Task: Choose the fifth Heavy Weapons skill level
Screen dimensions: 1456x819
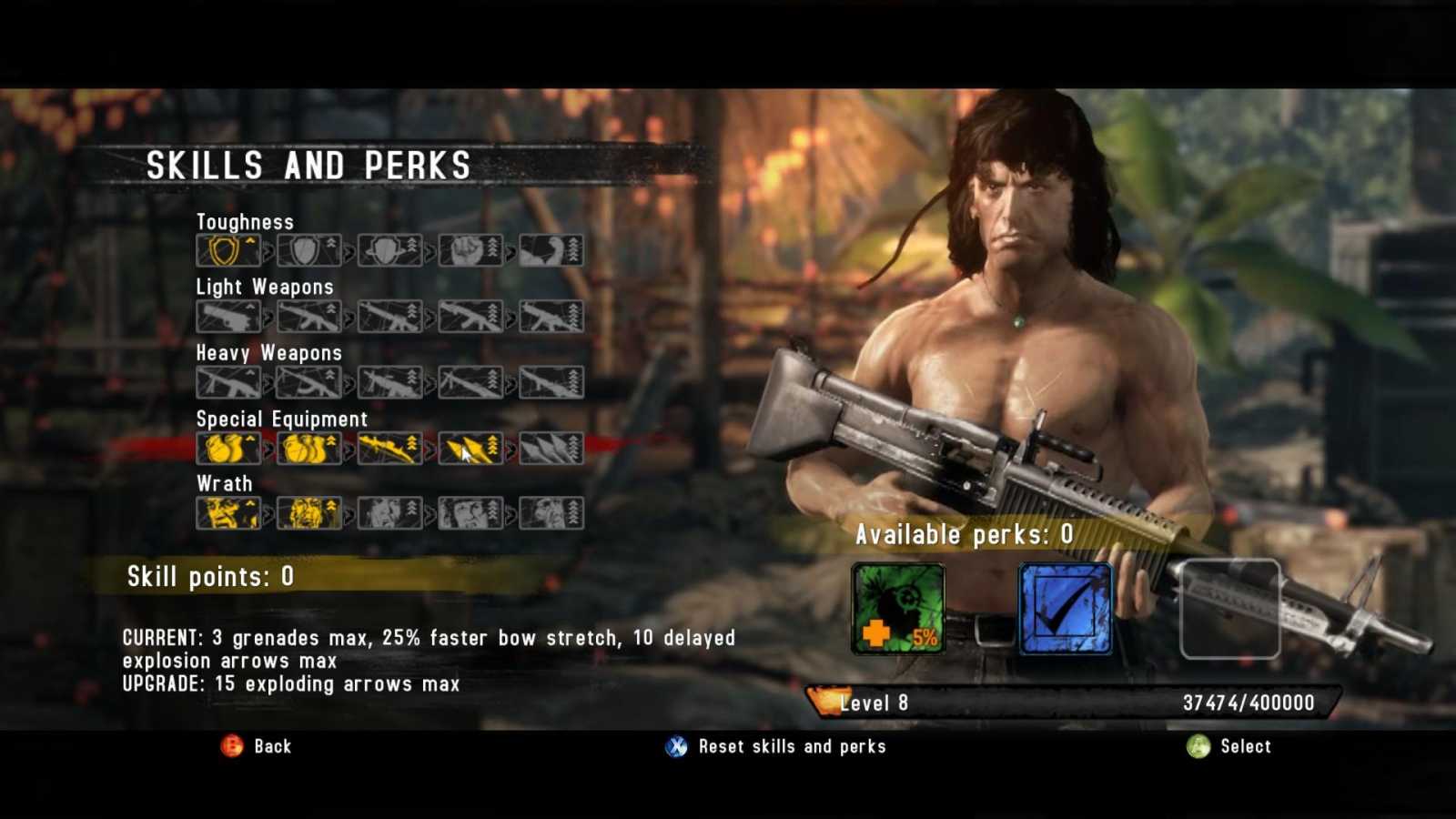Action: point(551,382)
